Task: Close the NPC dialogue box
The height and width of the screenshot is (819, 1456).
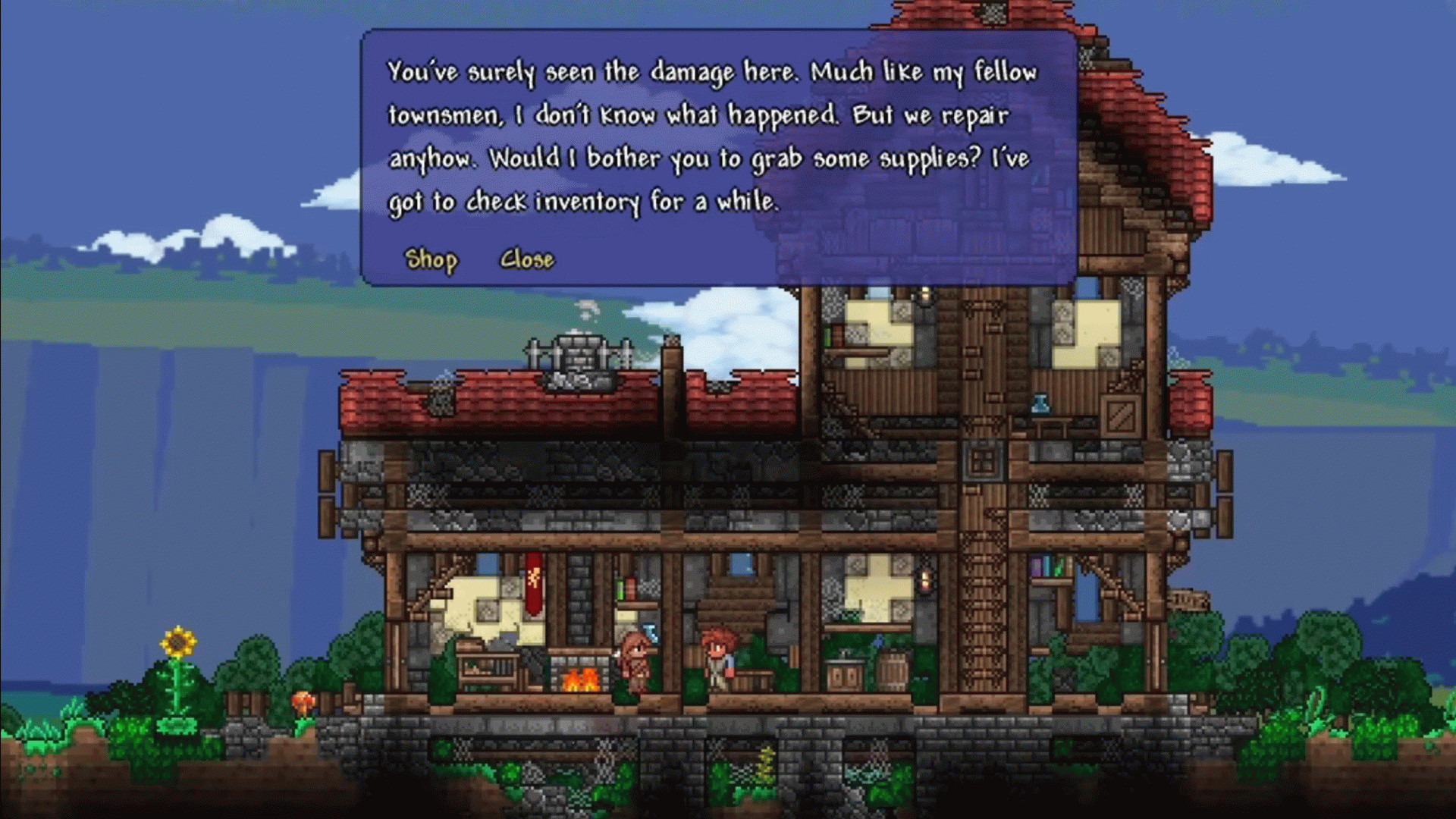Action: click(x=526, y=259)
